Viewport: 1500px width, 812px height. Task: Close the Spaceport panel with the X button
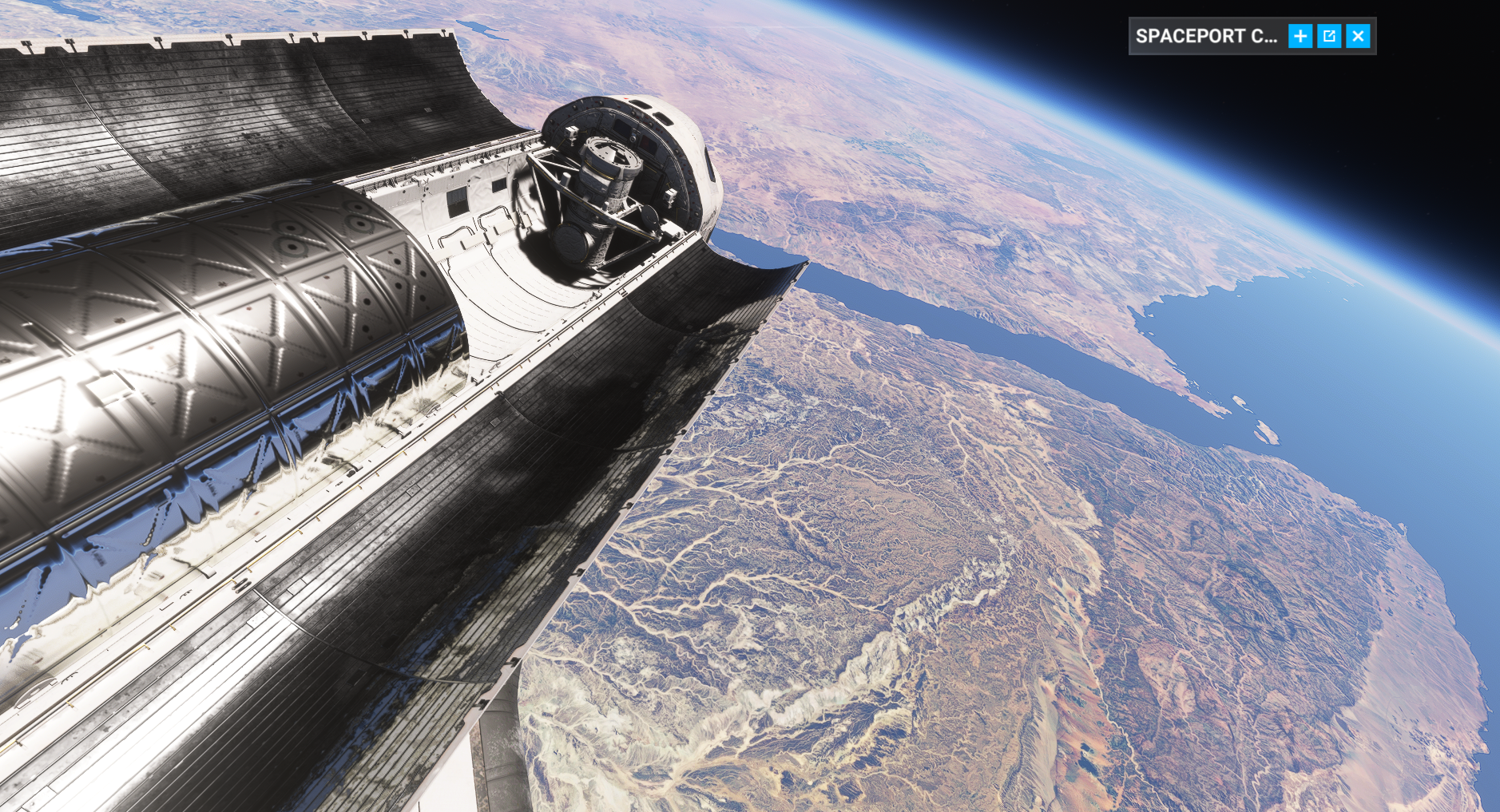coord(1358,36)
